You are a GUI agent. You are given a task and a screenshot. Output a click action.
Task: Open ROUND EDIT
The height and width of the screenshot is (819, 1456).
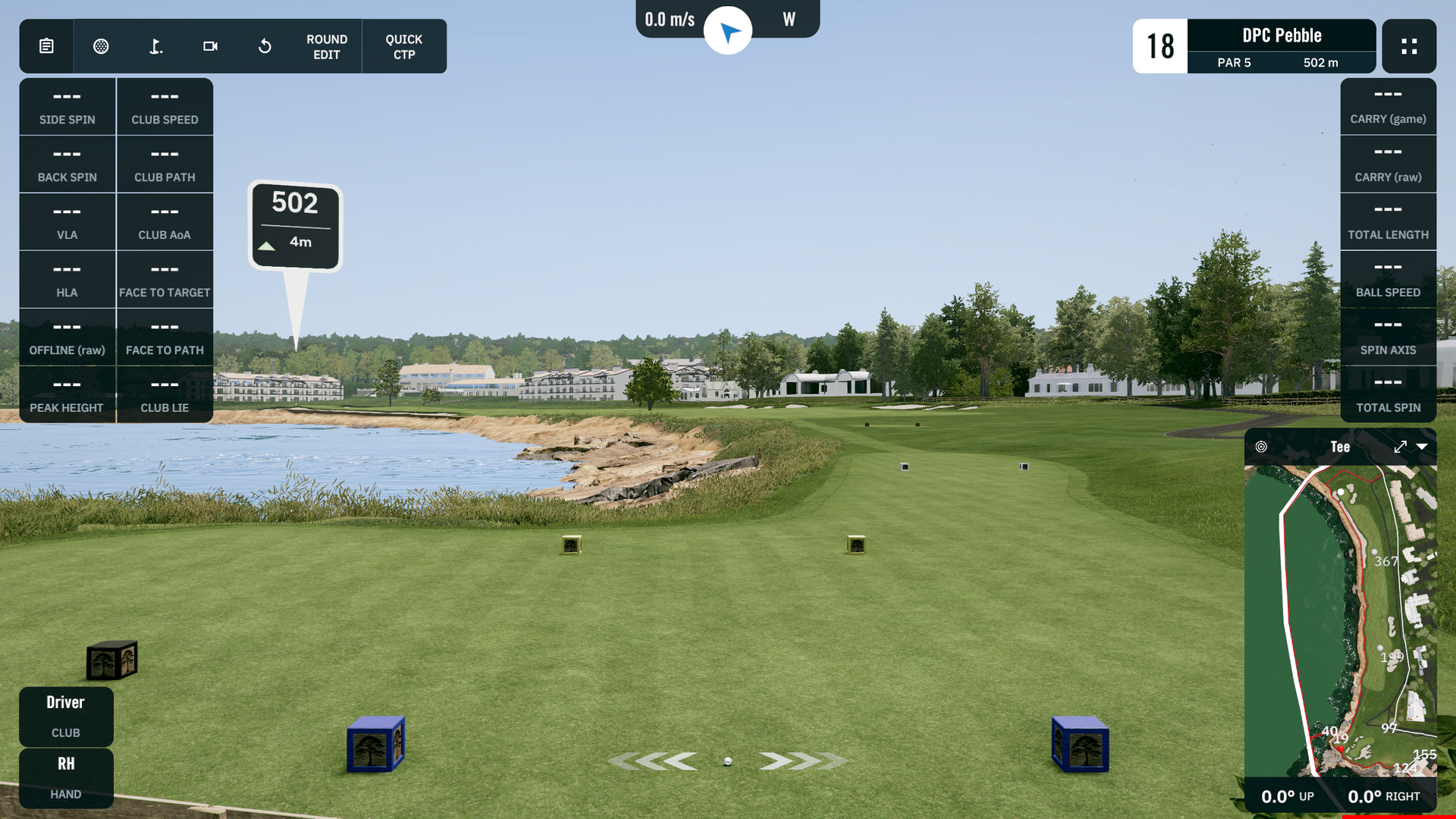tap(327, 46)
